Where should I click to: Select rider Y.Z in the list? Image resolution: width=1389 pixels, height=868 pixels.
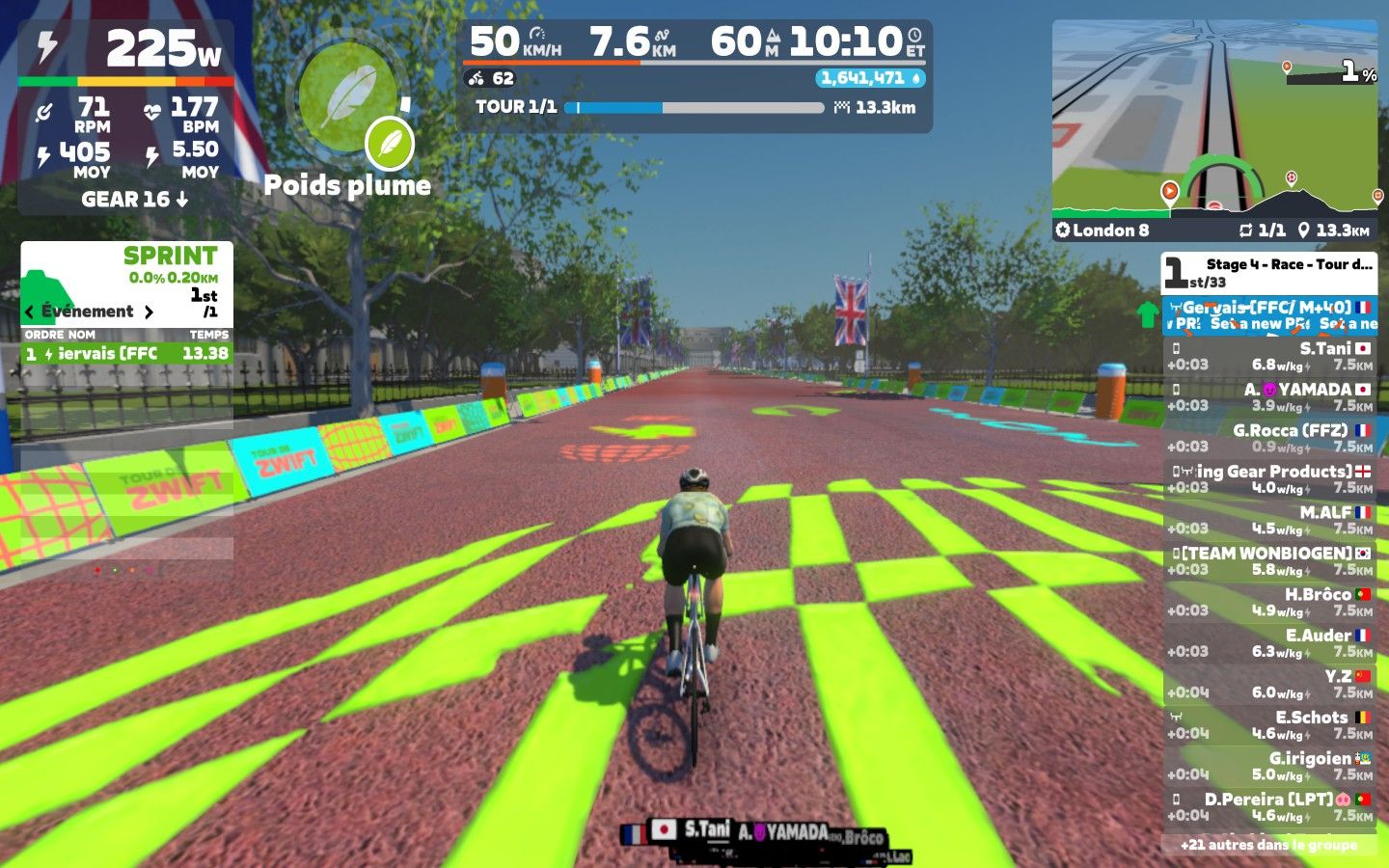pos(1269,684)
